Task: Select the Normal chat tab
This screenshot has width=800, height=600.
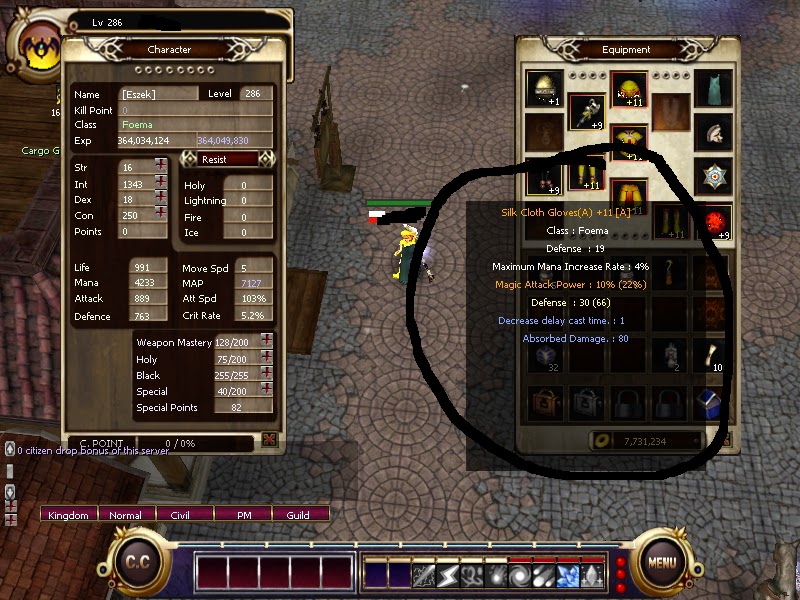Action: point(126,515)
